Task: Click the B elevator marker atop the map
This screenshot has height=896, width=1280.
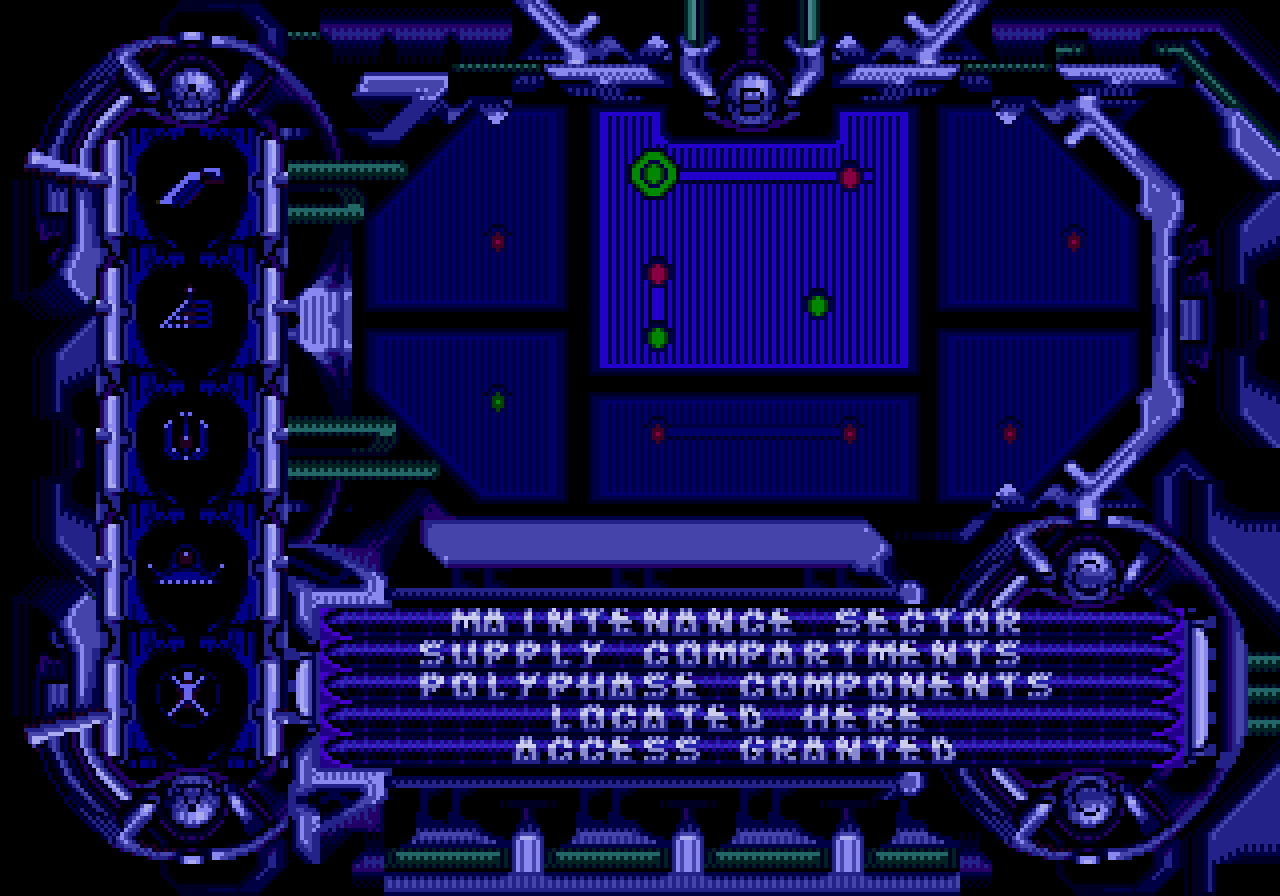Action: (752, 100)
